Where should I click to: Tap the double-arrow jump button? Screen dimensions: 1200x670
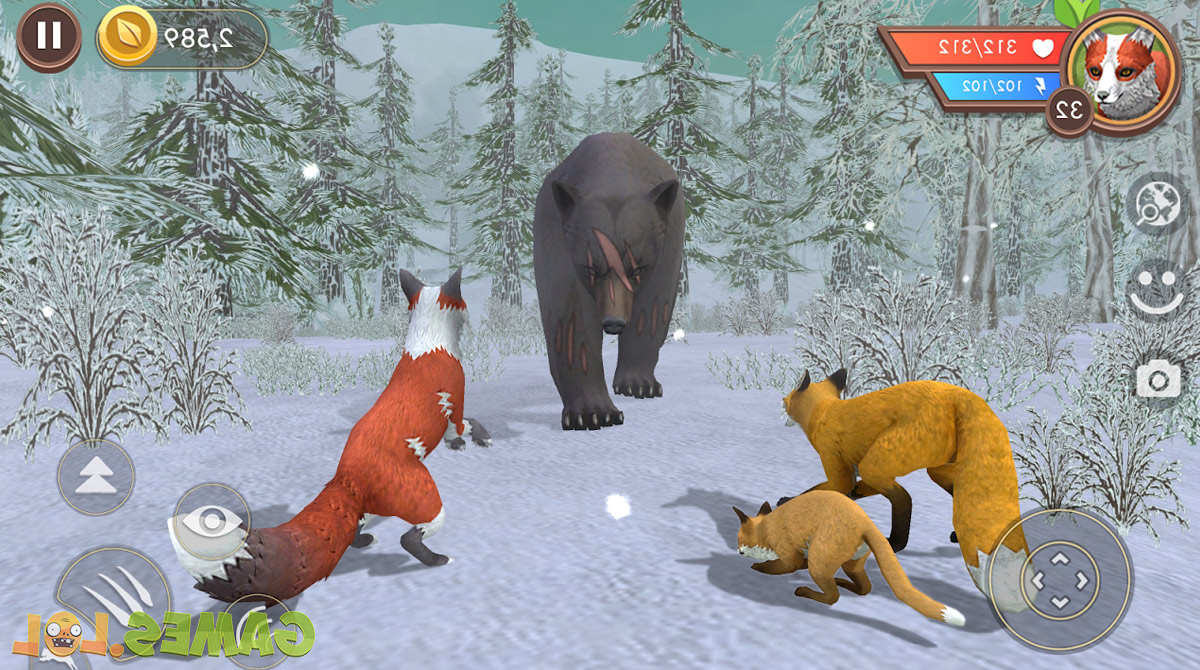(96, 477)
